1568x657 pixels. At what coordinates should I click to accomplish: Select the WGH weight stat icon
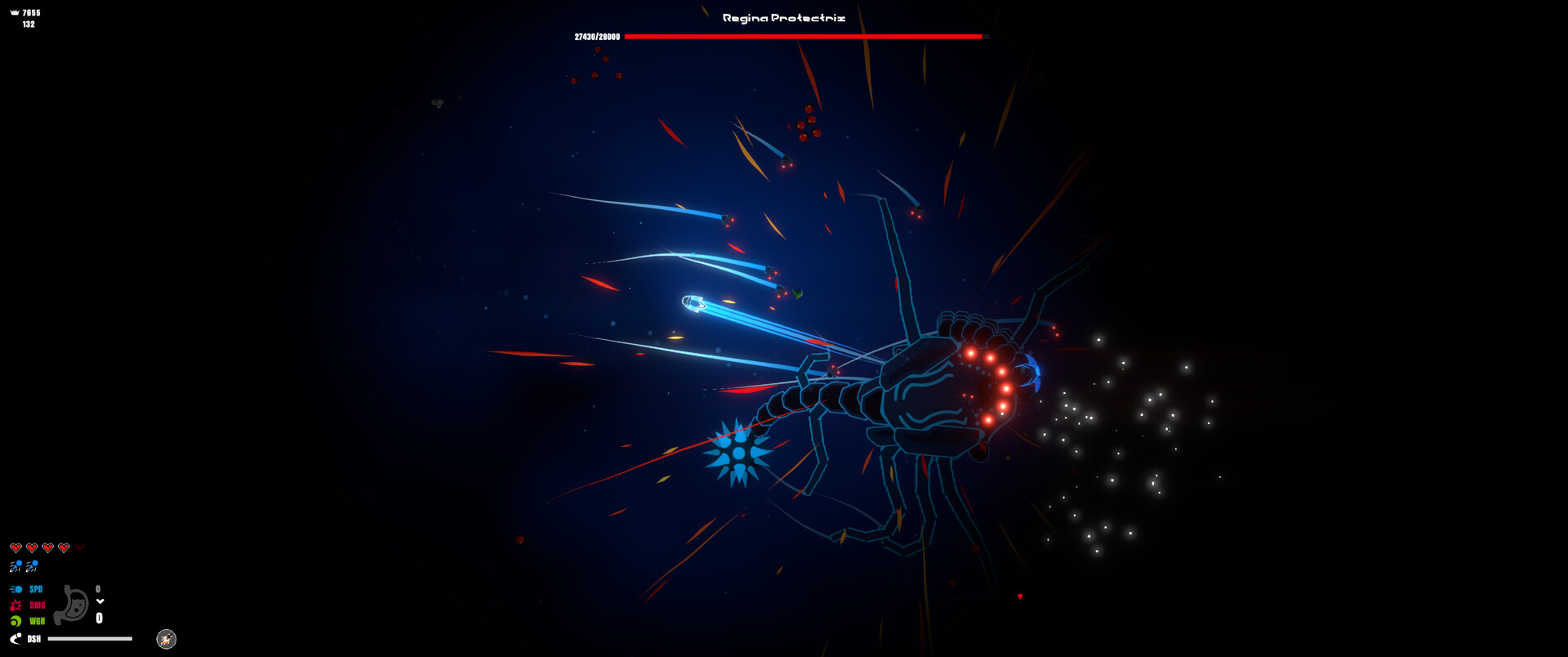16,620
